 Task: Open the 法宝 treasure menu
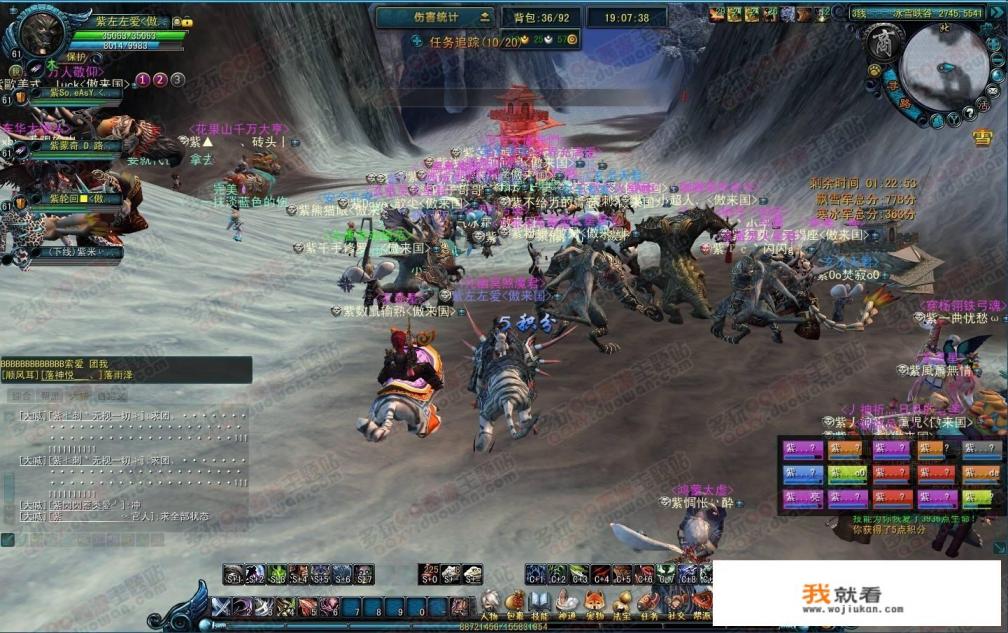click(x=620, y=603)
